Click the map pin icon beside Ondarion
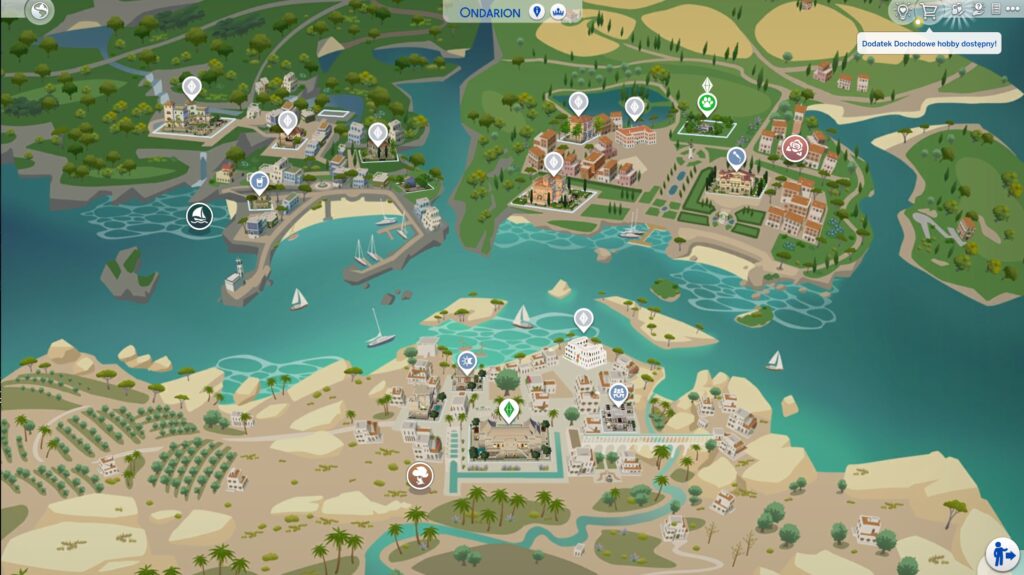The image size is (1024, 575). [537, 11]
